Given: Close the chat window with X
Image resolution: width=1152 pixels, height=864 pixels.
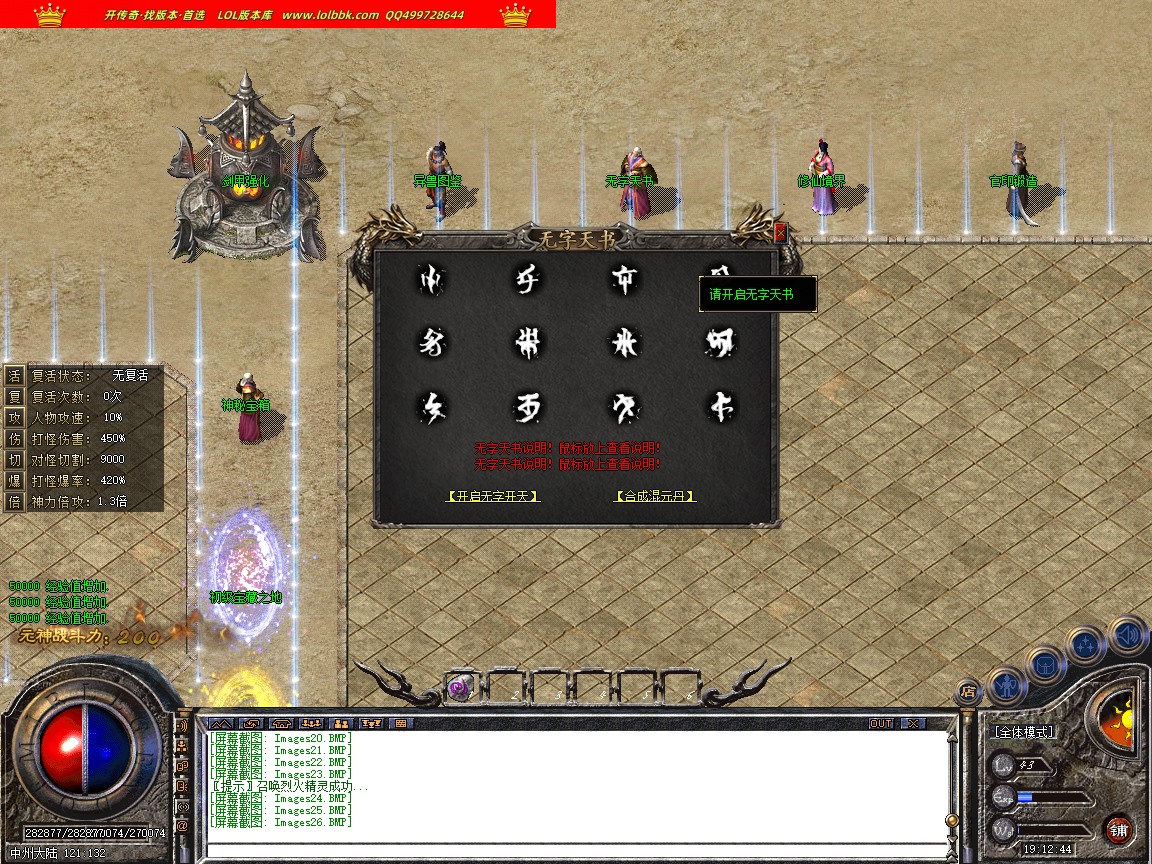Looking at the screenshot, I should tap(912, 723).
